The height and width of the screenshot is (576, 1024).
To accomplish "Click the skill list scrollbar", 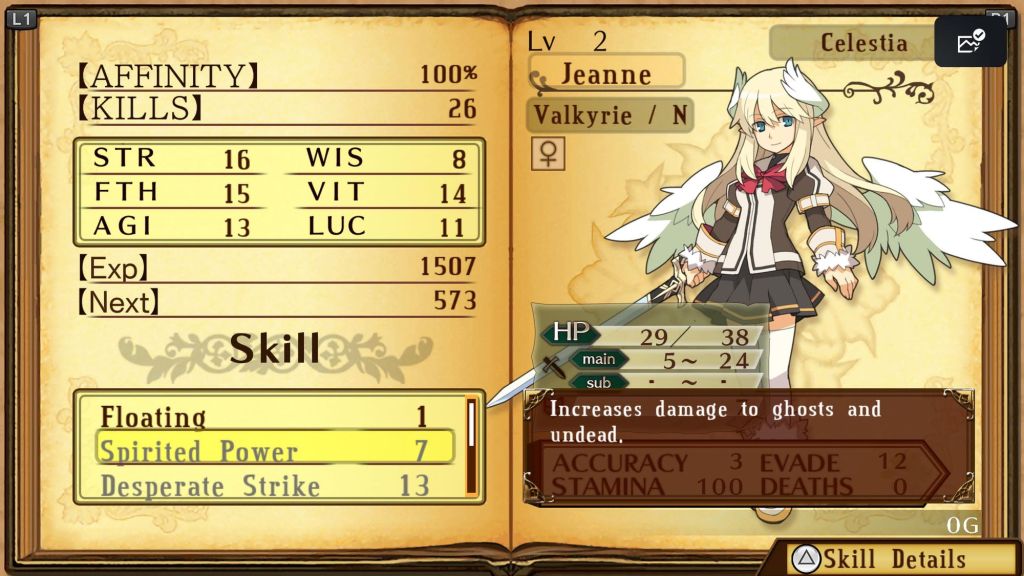I will 471,446.
